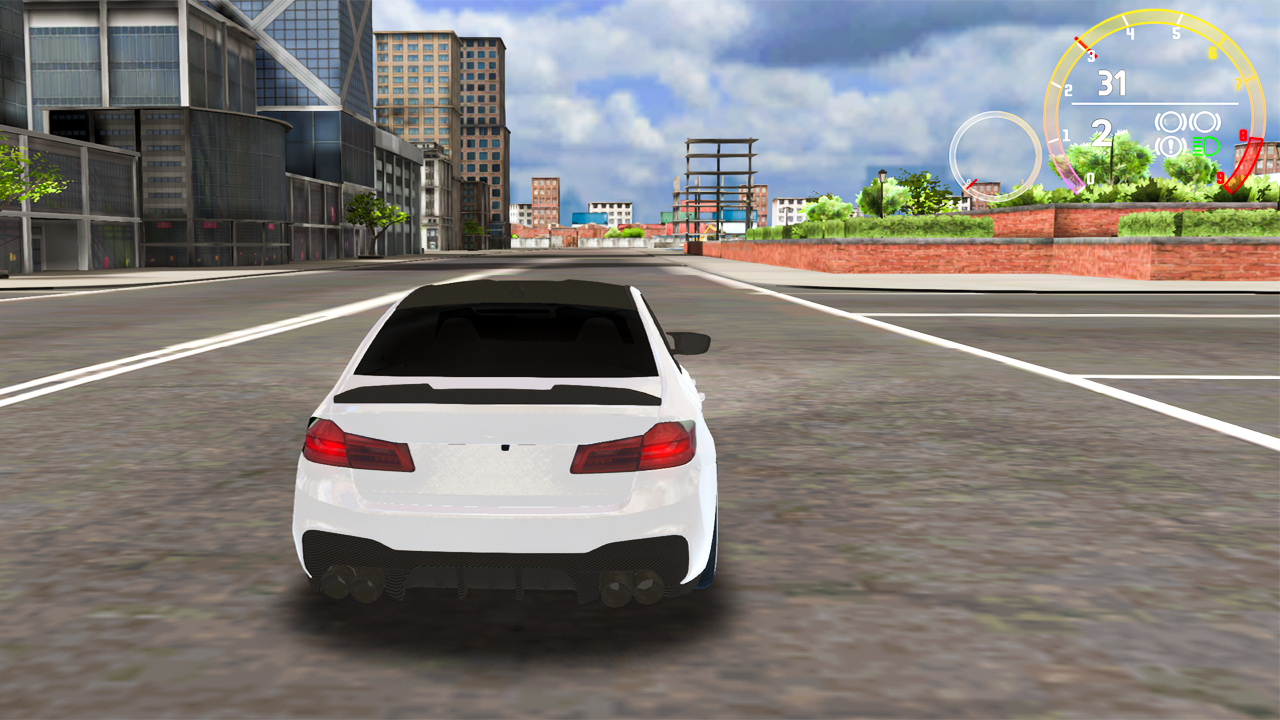Select the right brake-assist disc icon
The height and width of the screenshot is (720, 1280).
coord(1206,120)
